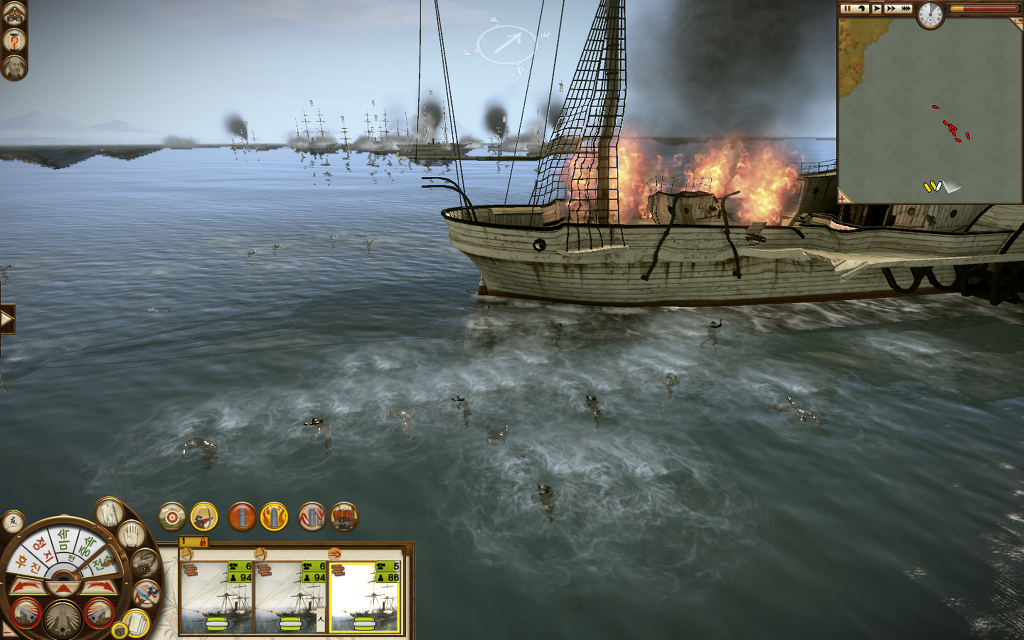1024x640 pixels.
Task: Set battle speed to normal play
Action: click(876, 8)
